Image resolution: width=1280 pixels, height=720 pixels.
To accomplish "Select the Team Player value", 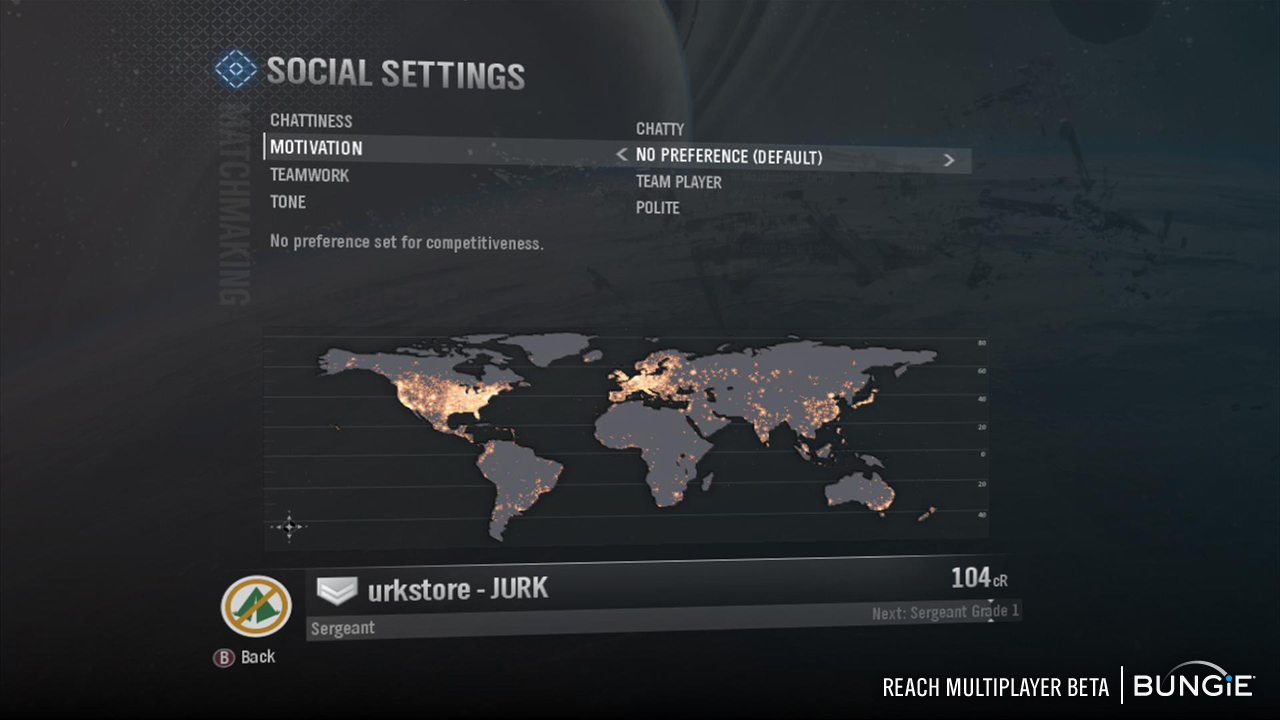I will tap(678, 182).
